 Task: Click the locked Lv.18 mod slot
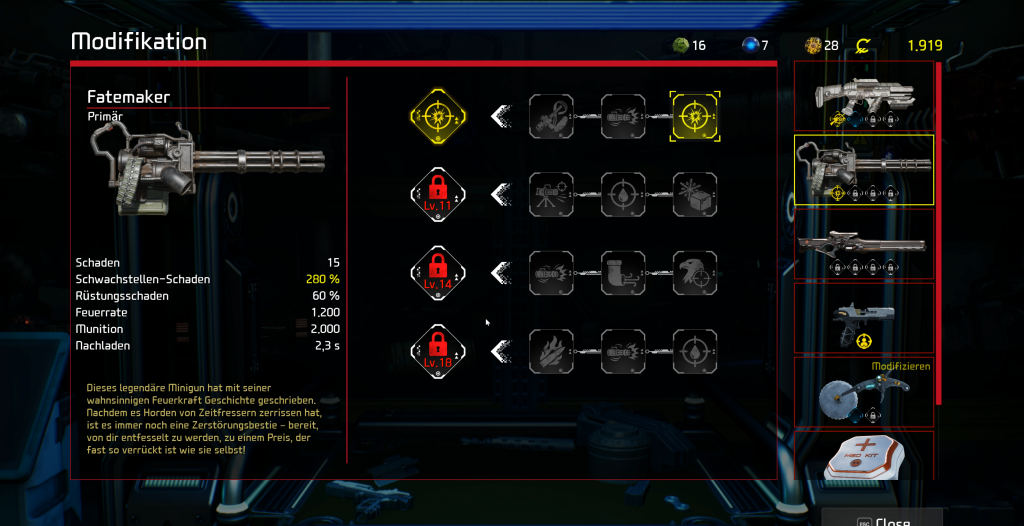pos(439,350)
